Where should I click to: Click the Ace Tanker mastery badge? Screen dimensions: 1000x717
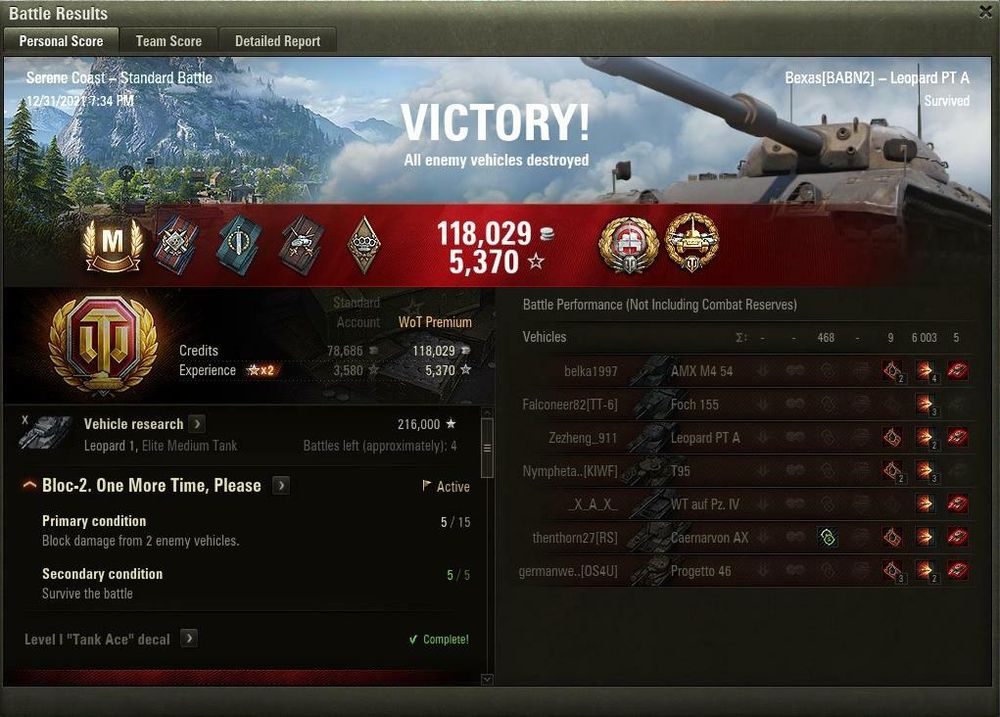113,244
